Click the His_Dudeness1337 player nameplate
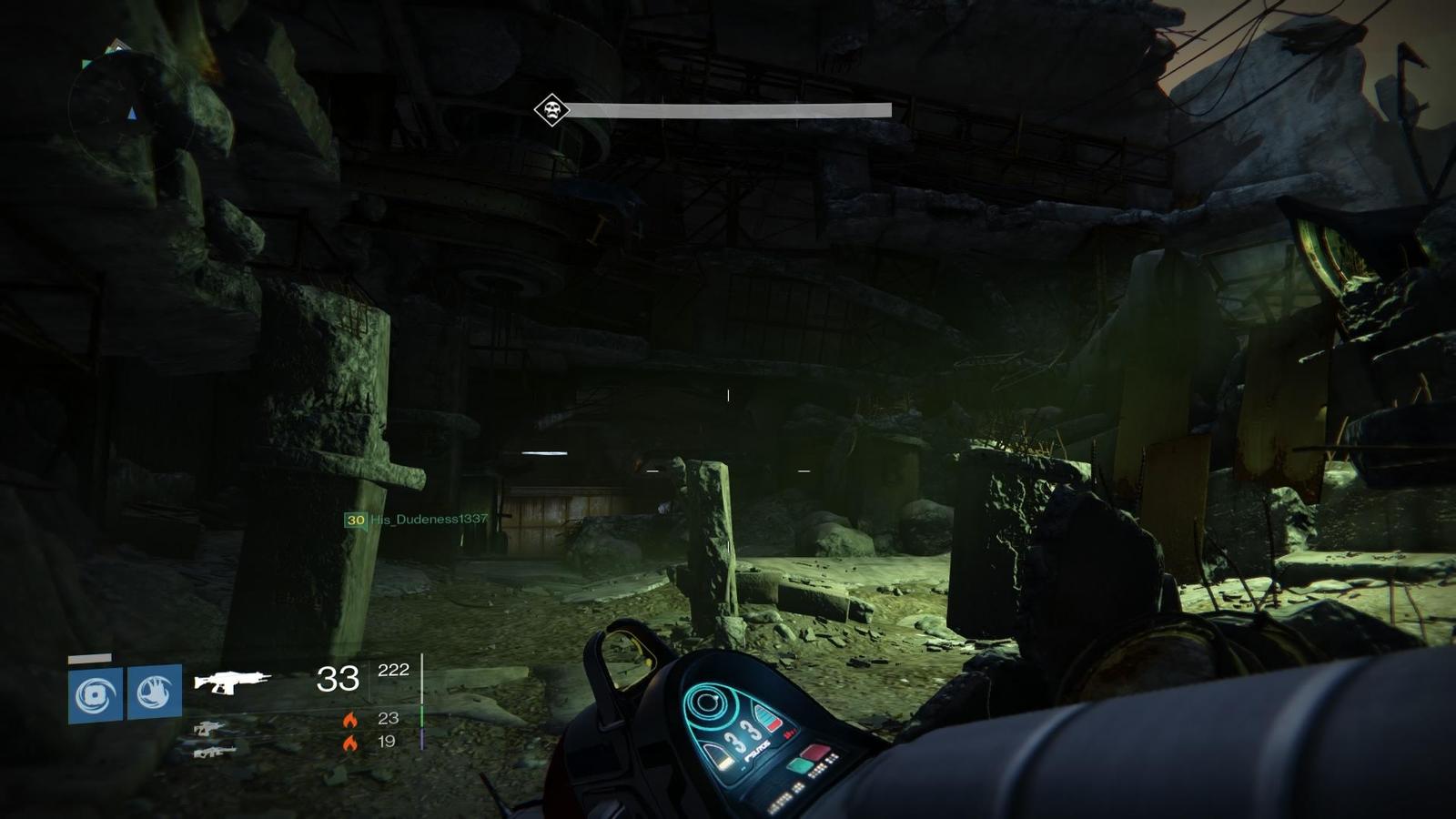Viewport: 1456px width, 819px height. (417, 520)
